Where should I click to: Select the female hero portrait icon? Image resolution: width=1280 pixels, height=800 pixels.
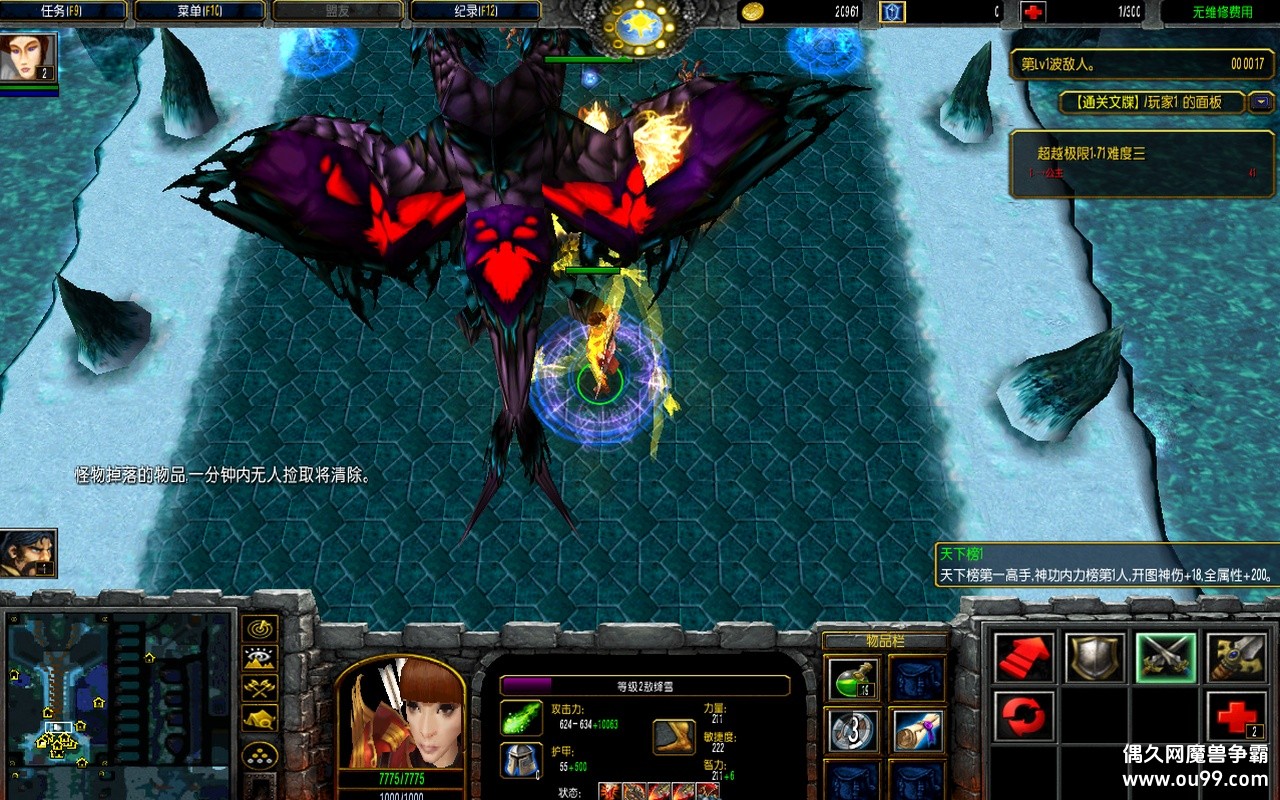pos(28,58)
